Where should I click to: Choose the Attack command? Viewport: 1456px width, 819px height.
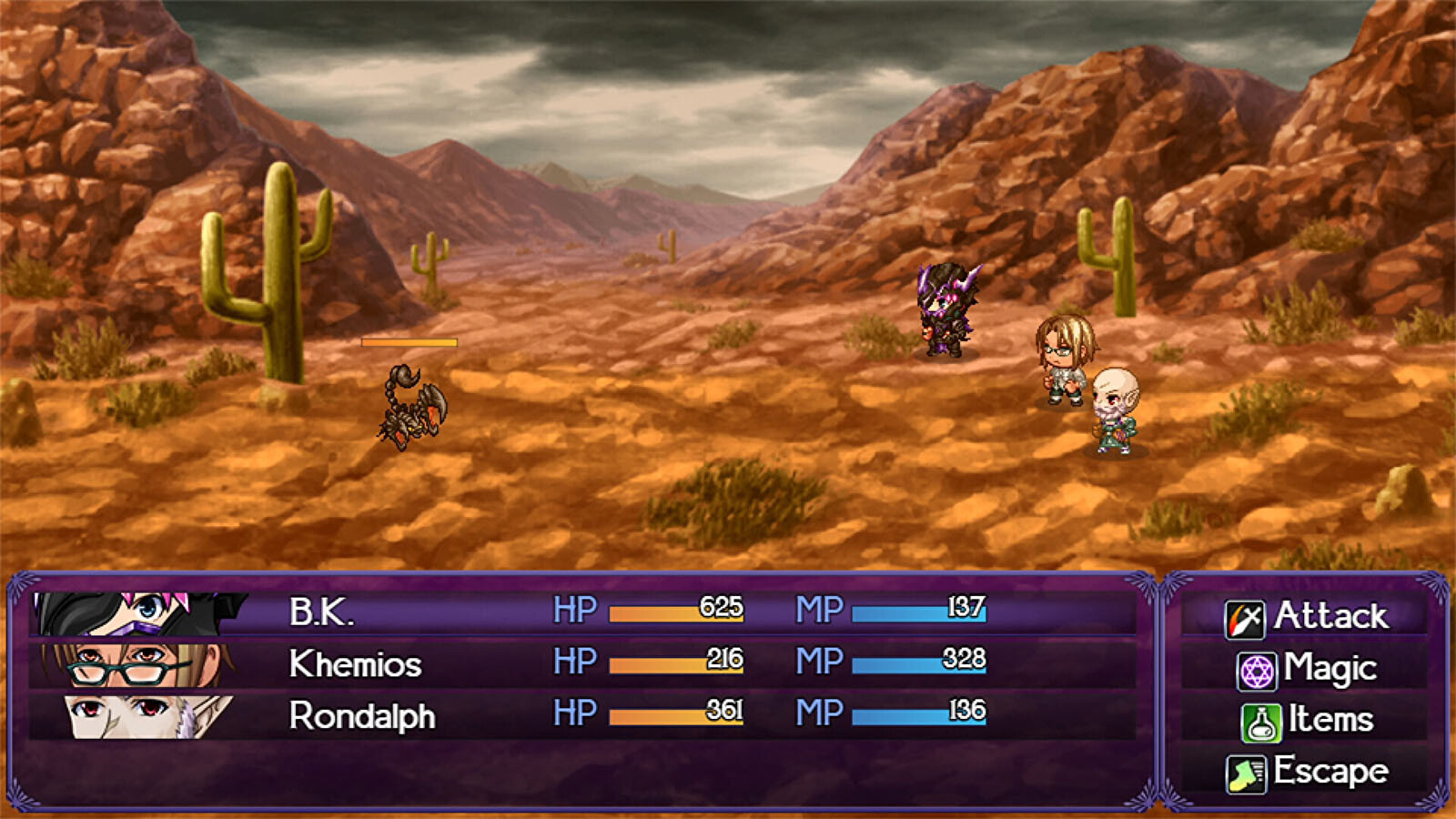tap(1307, 616)
